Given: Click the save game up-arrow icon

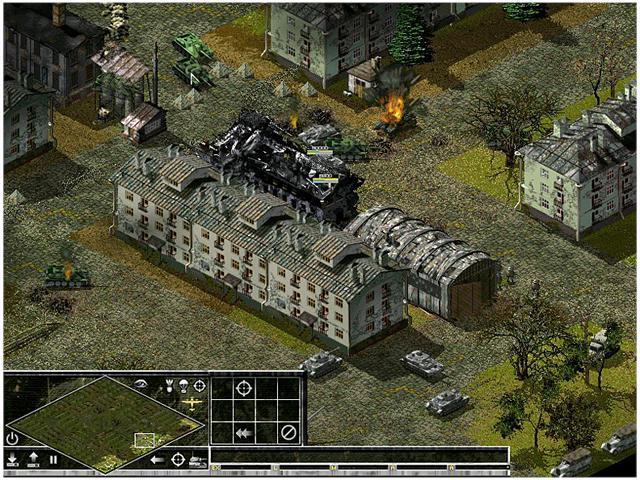Looking at the screenshot, I should (33, 460).
